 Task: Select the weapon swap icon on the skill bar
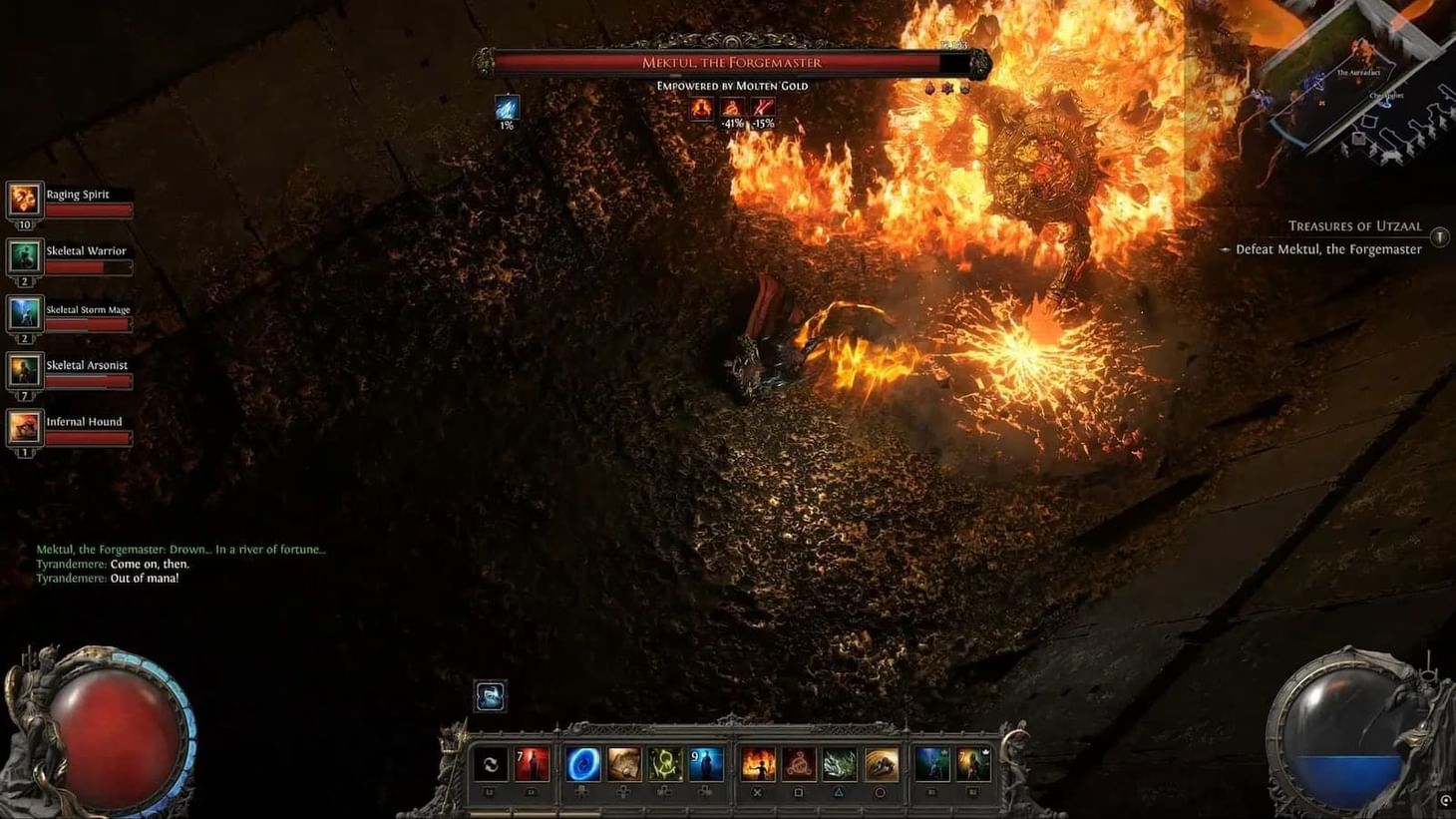coord(491,765)
